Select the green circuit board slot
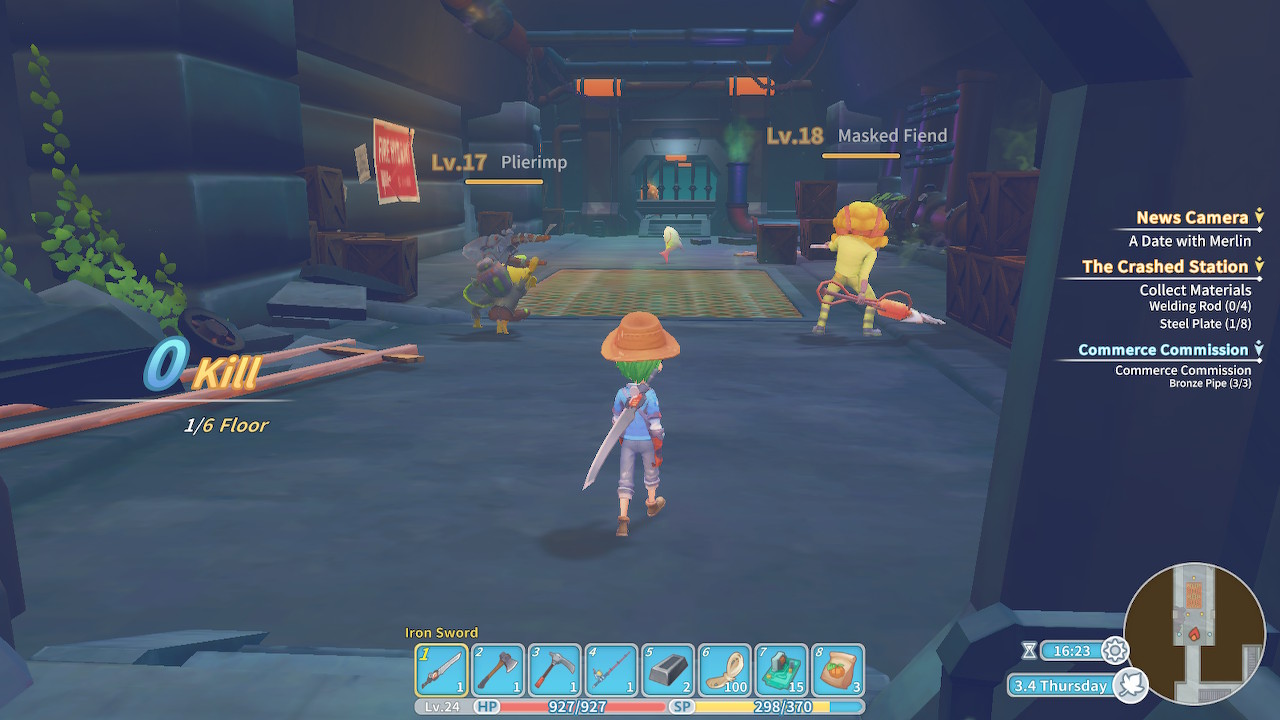 (781, 670)
